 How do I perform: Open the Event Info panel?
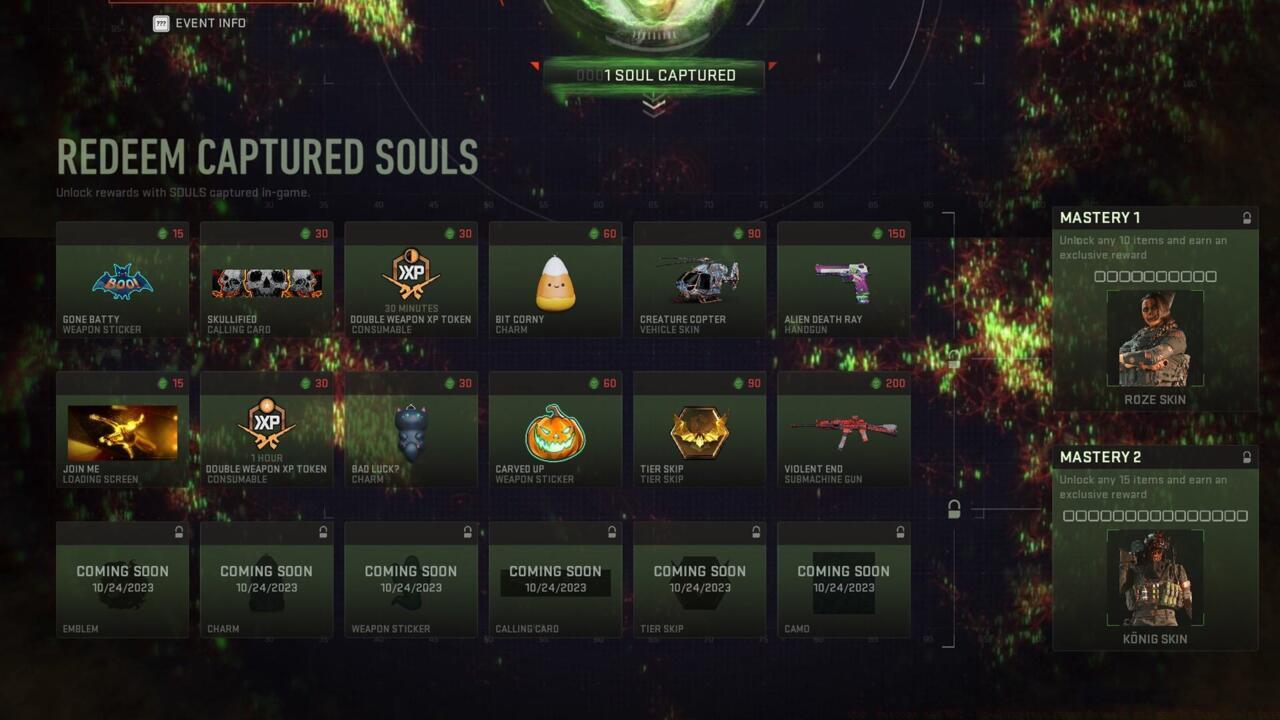coord(199,22)
